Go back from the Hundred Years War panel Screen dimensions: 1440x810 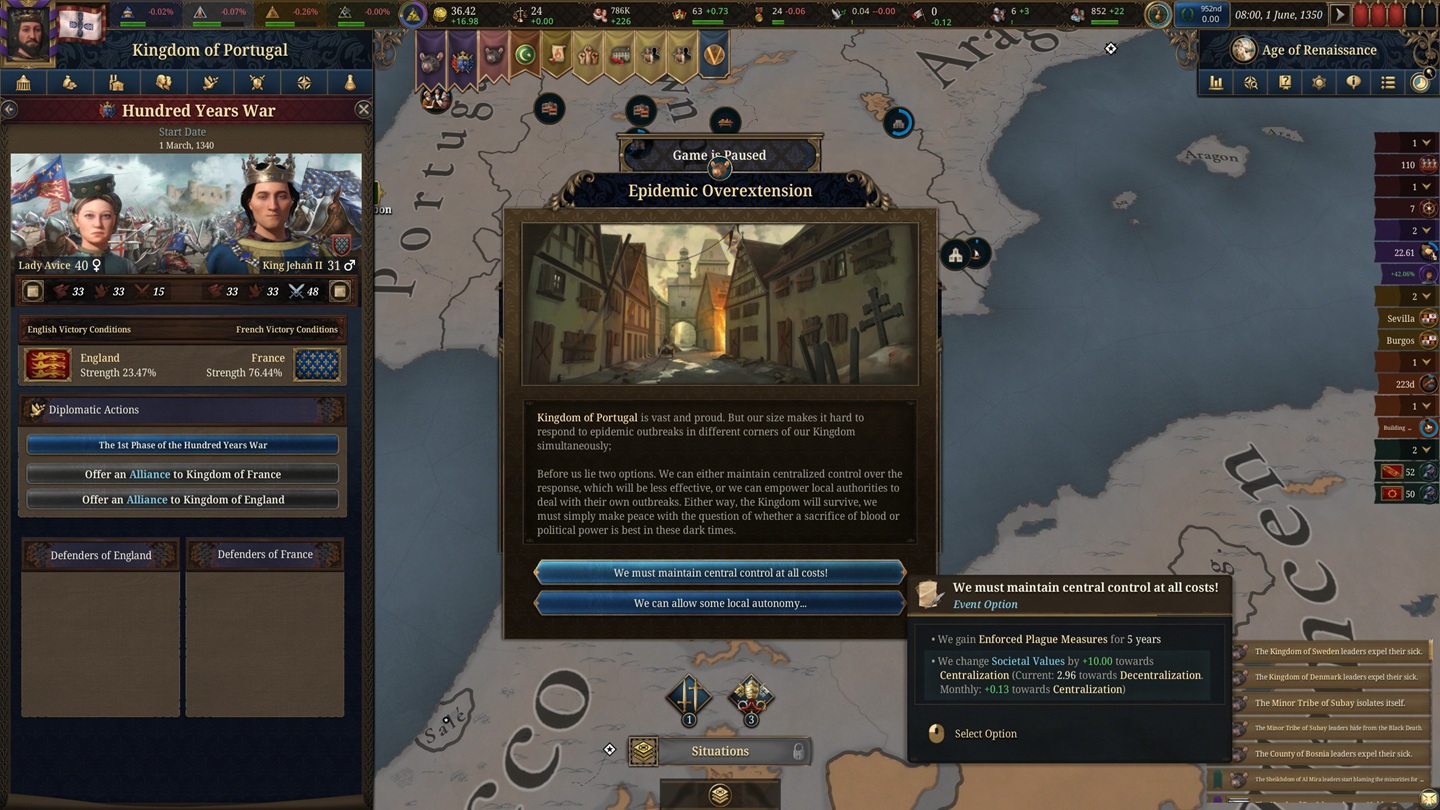click(x=9, y=110)
